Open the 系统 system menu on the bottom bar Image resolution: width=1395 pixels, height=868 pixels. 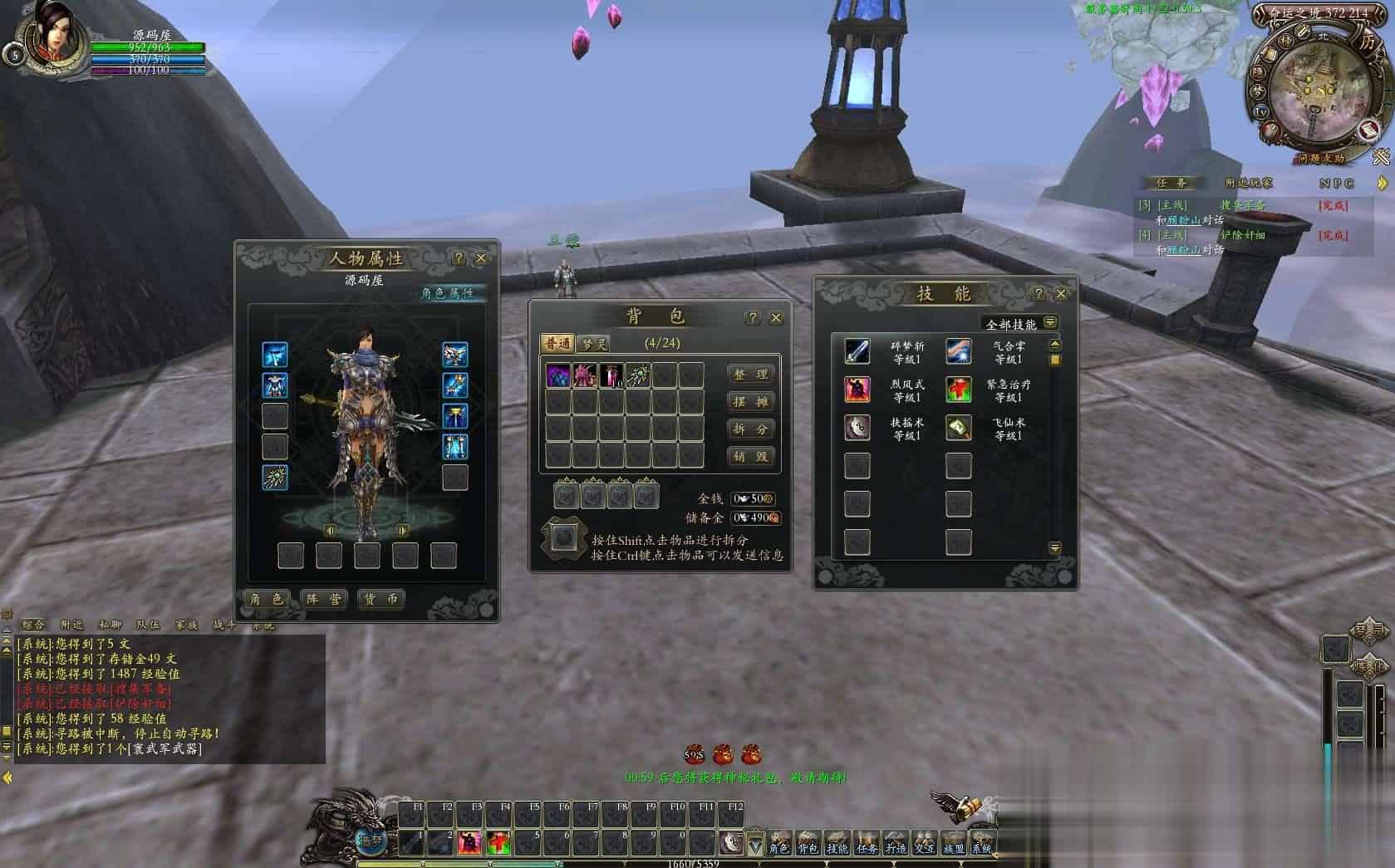coord(982,844)
